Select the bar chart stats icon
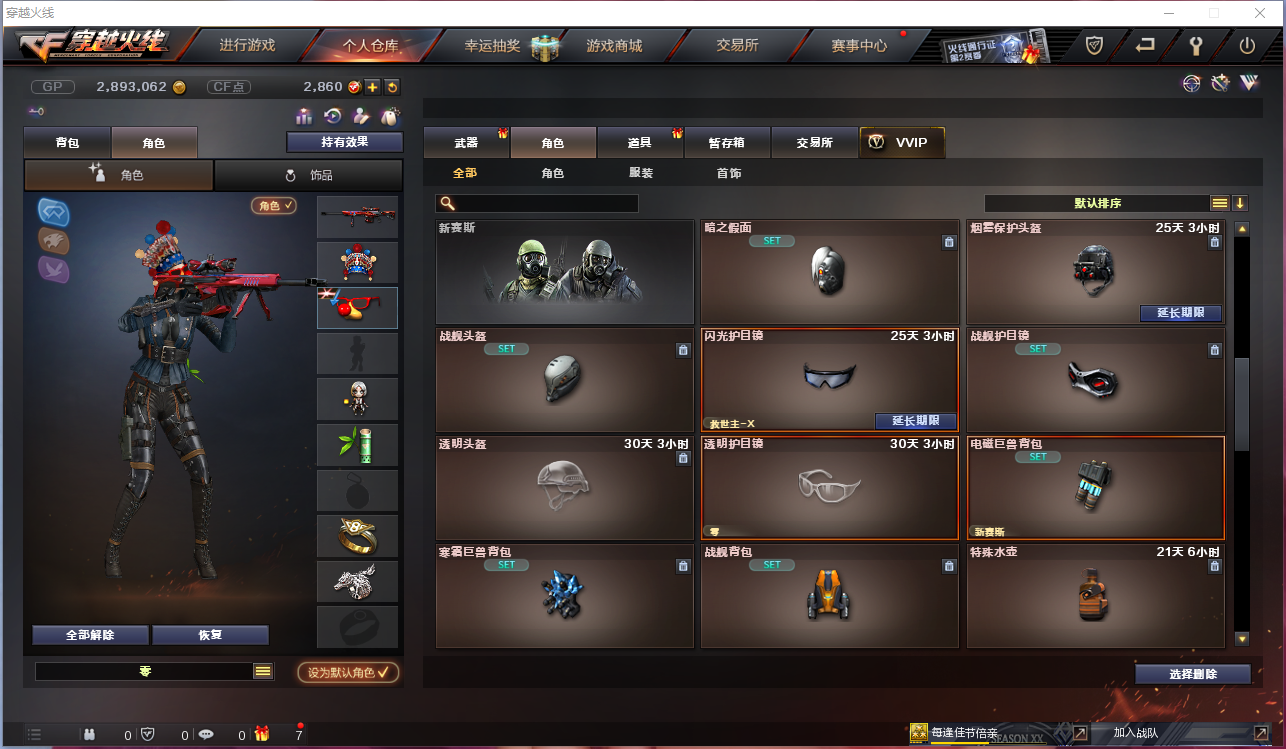 point(303,117)
